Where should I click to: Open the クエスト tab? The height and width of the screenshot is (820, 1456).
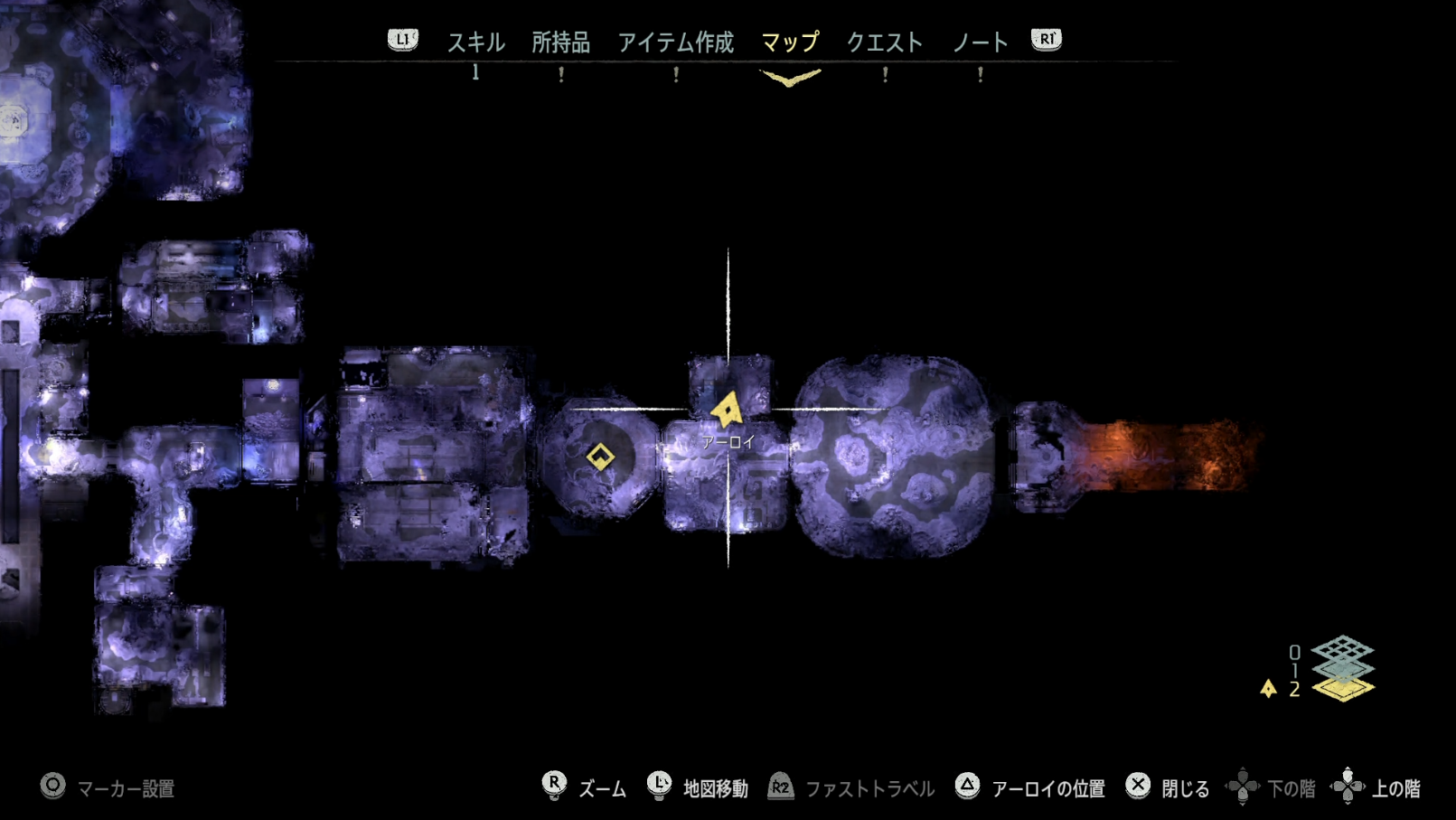pyautogui.click(x=884, y=41)
